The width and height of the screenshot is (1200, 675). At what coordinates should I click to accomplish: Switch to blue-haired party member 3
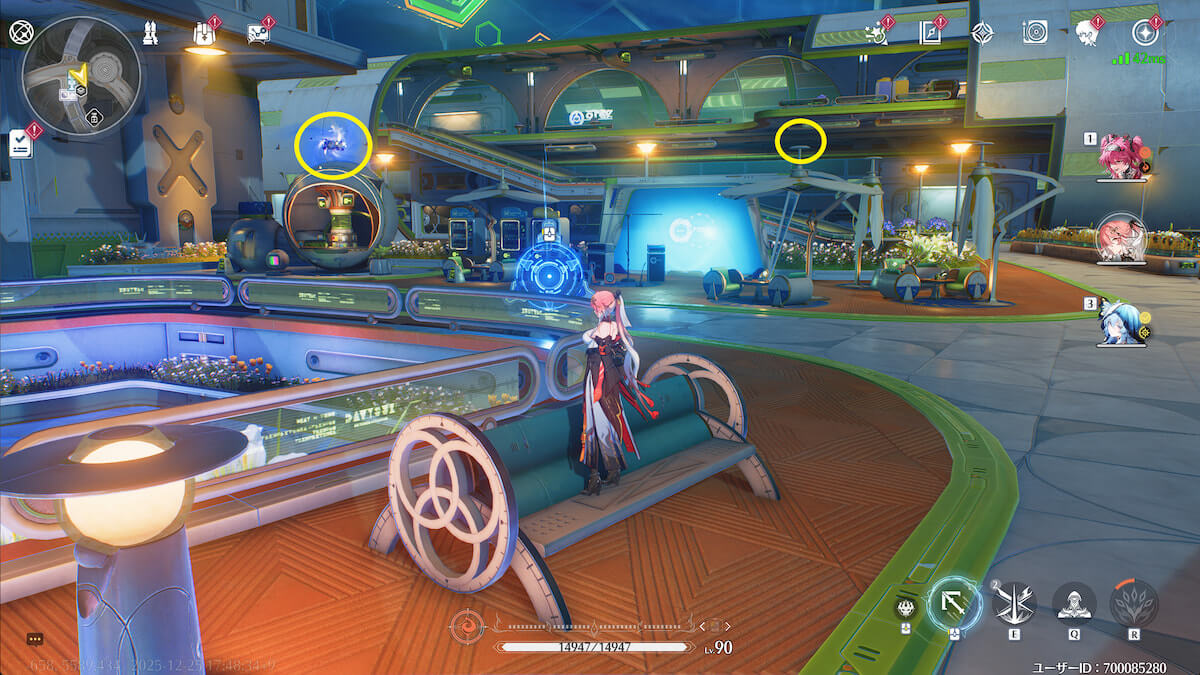(x=1119, y=321)
